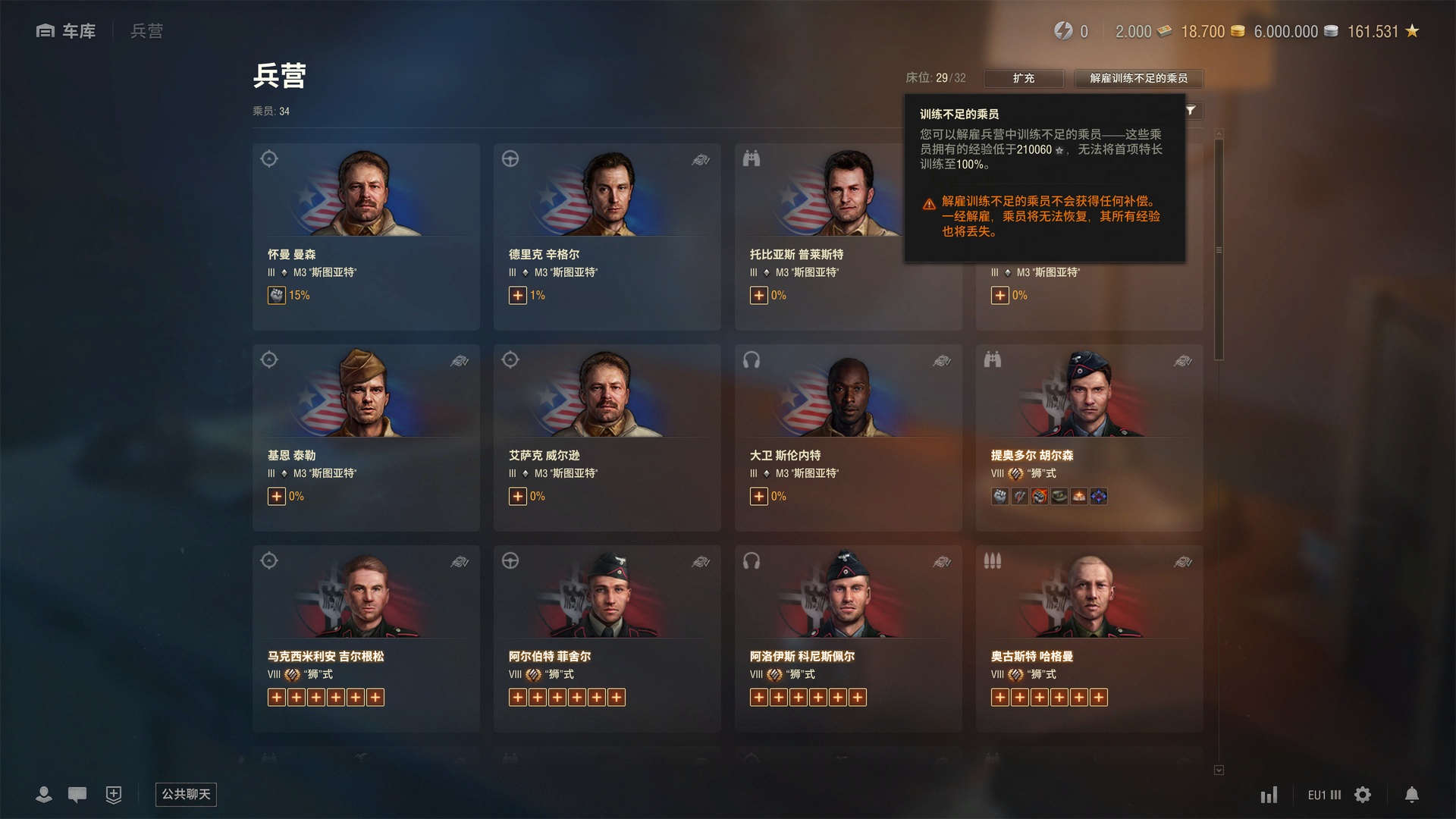Choose driver 阿尔伯特 菲舍尔 card

pyautogui.click(x=607, y=638)
